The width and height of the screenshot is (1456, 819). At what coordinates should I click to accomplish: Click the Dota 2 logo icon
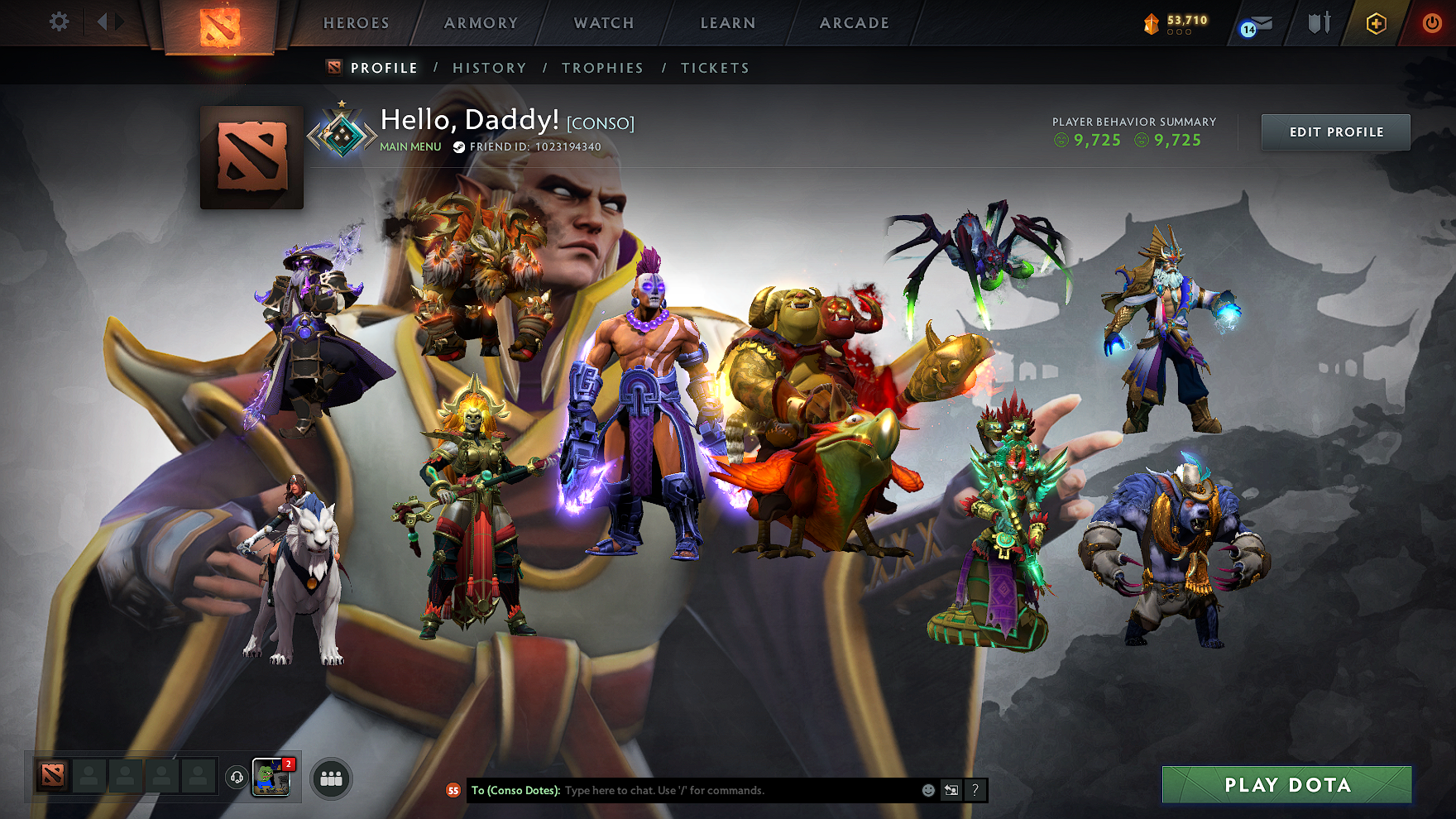(222, 22)
